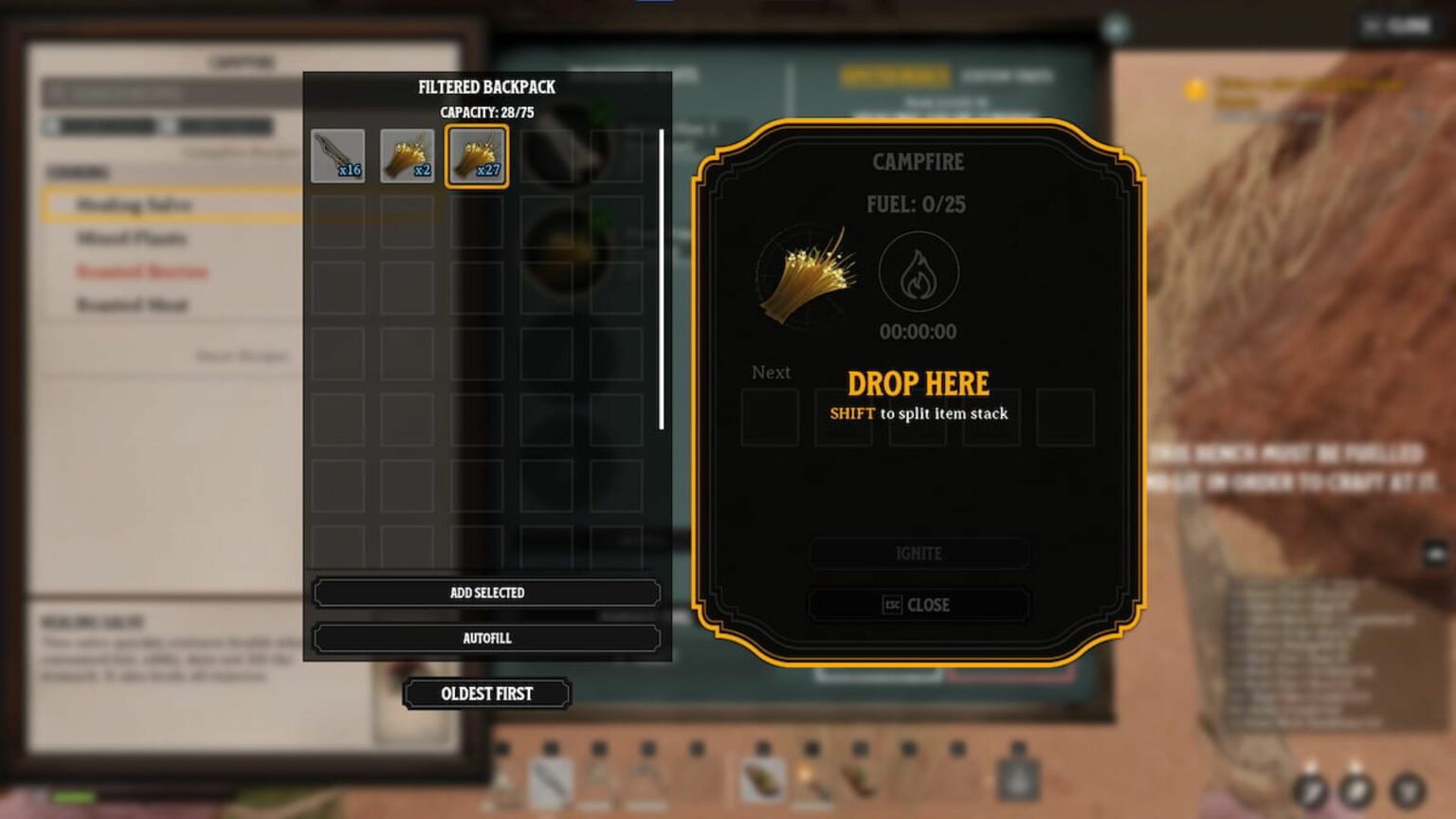Close the campfire panel via CLOSE button

918,604
